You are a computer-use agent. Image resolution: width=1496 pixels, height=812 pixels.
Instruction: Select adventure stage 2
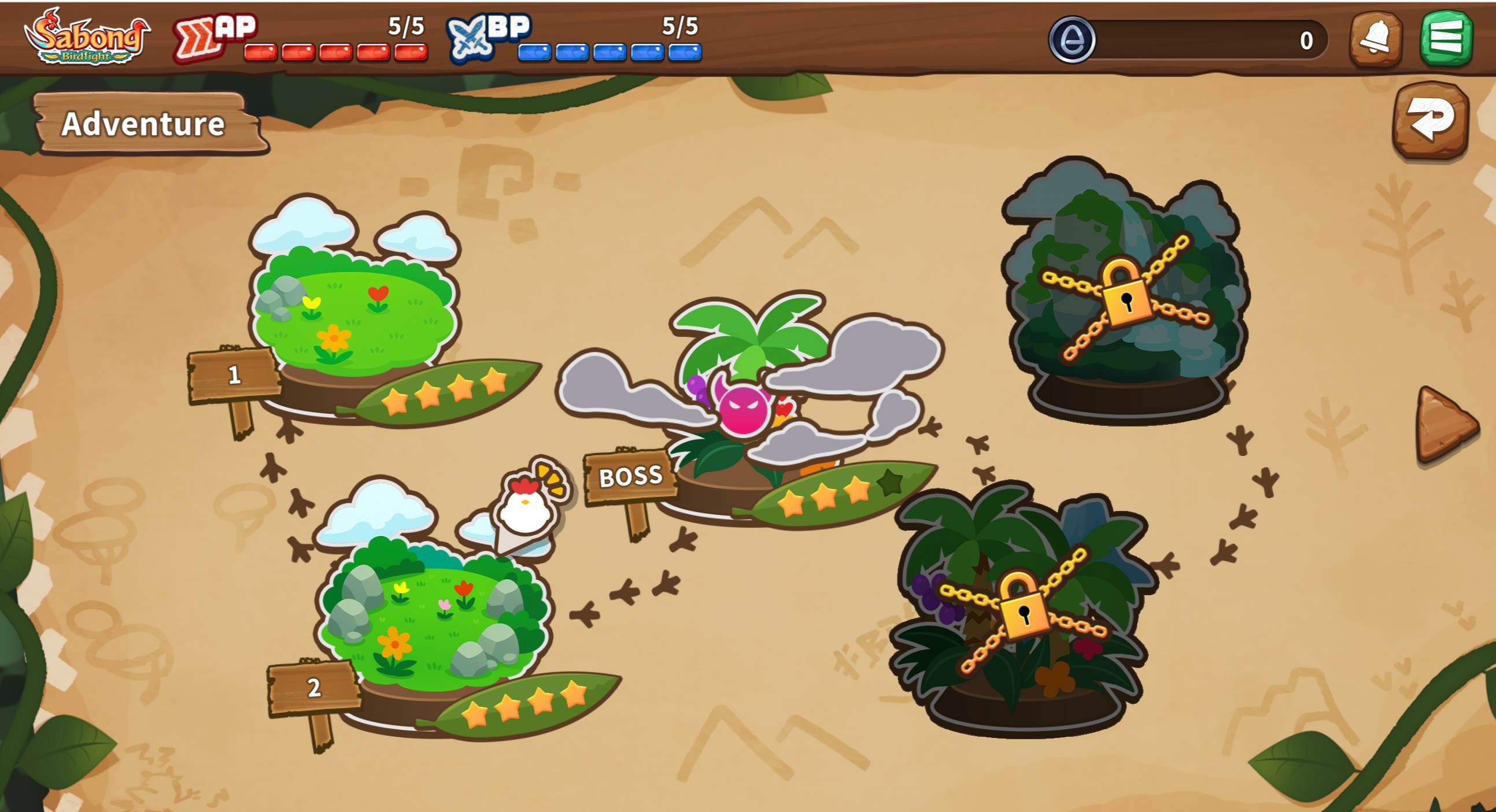coord(433,616)
